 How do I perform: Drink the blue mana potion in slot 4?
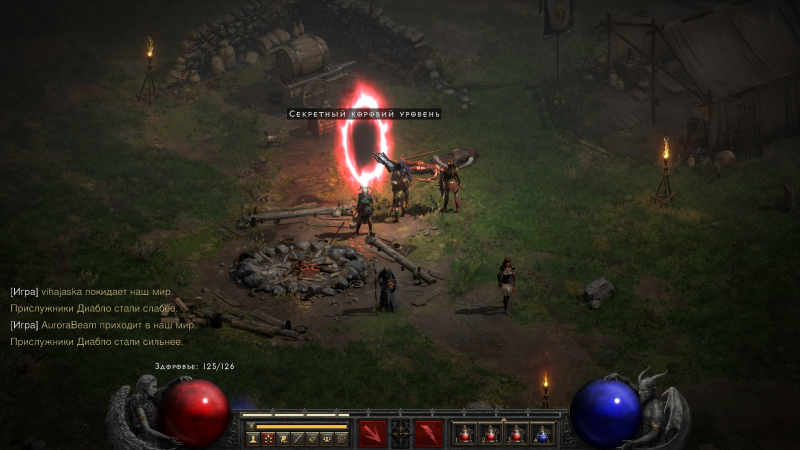[541, 434]
